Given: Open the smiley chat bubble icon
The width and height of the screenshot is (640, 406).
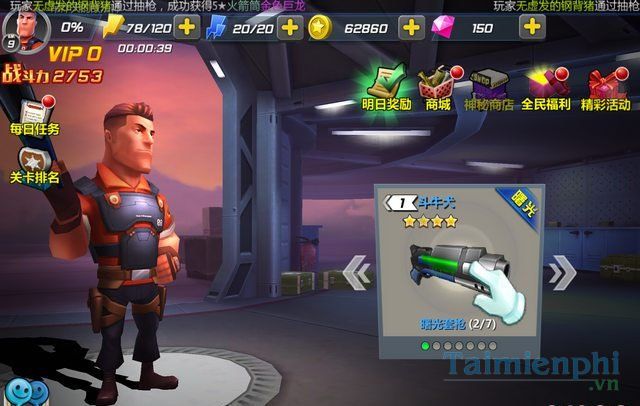Looking at the screenshot, I should click(x=22, y=391).
